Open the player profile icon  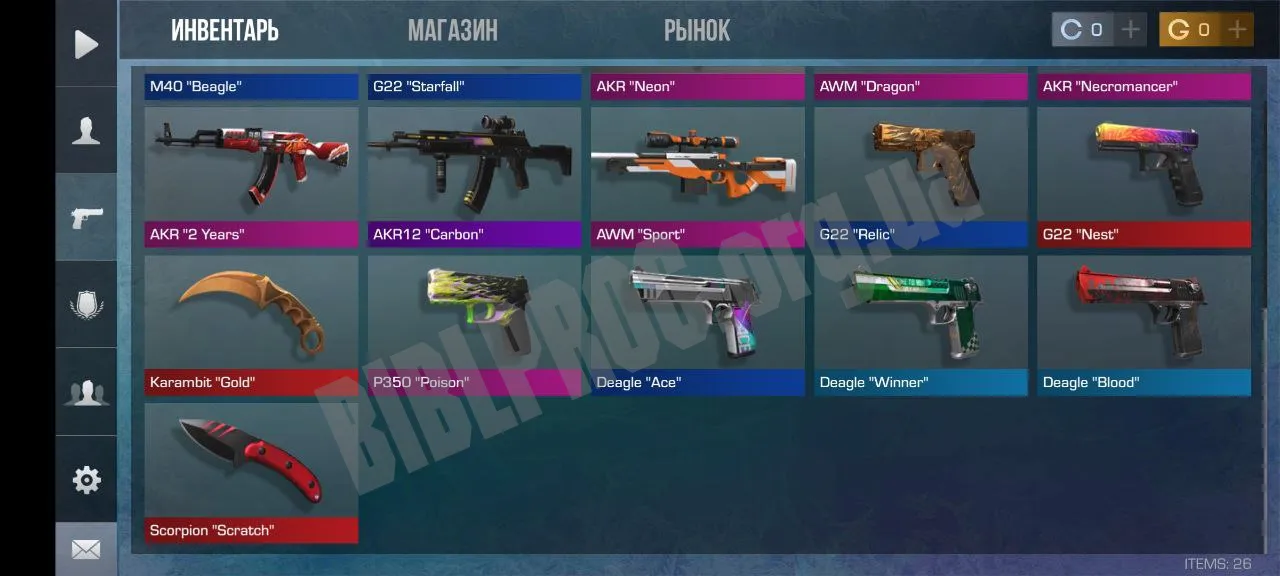pos(86,131)
